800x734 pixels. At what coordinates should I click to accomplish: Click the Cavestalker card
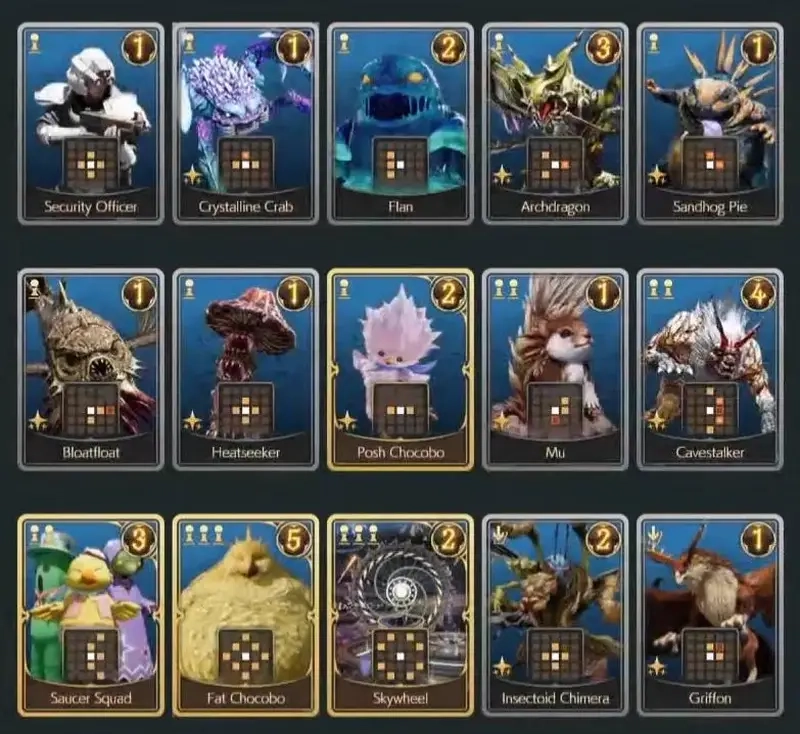[x=710, y=369]
